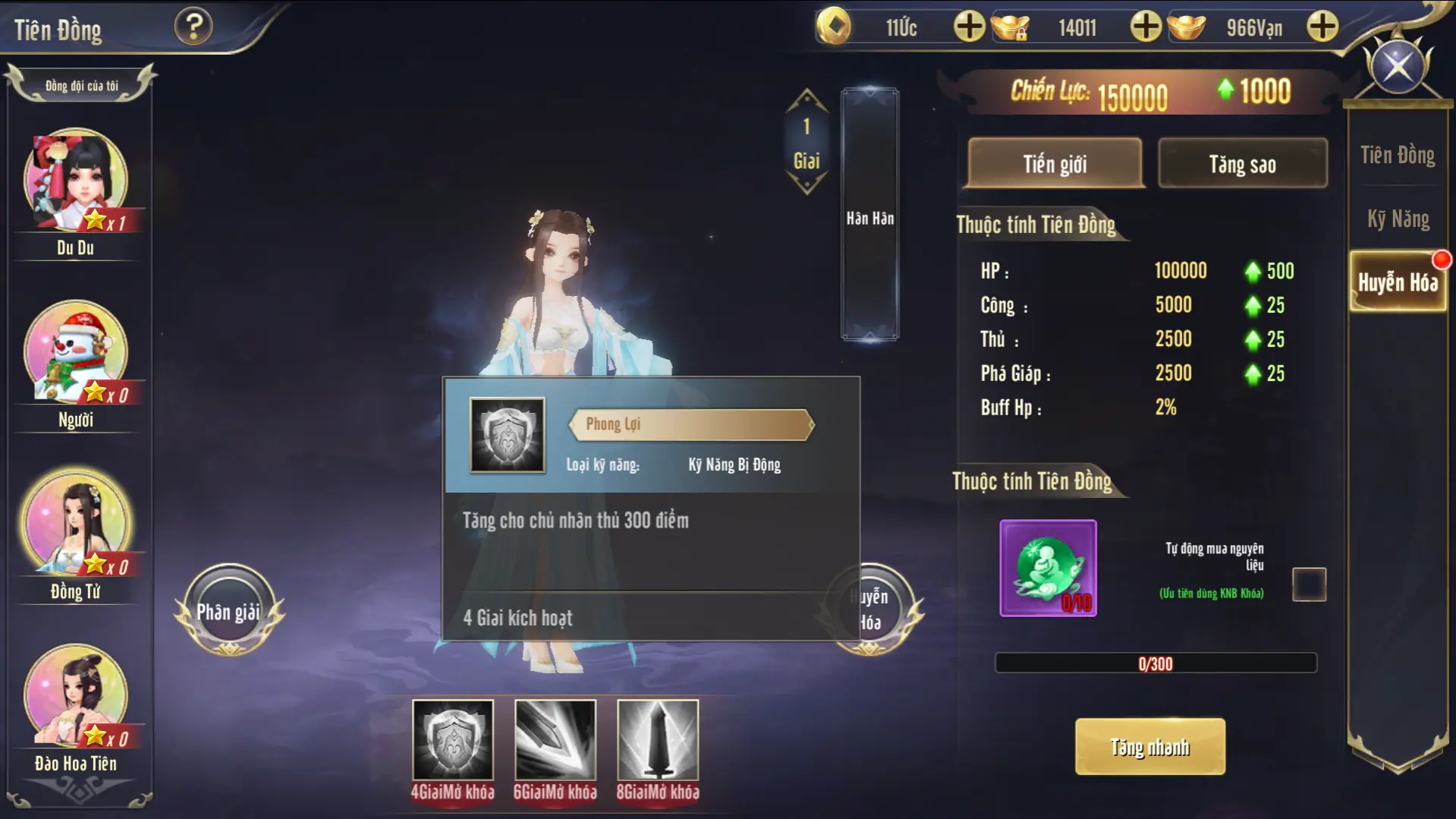
Task: Close the Tiên Đồng screen
Action: pyautogui.click(x=1398, y=67)
